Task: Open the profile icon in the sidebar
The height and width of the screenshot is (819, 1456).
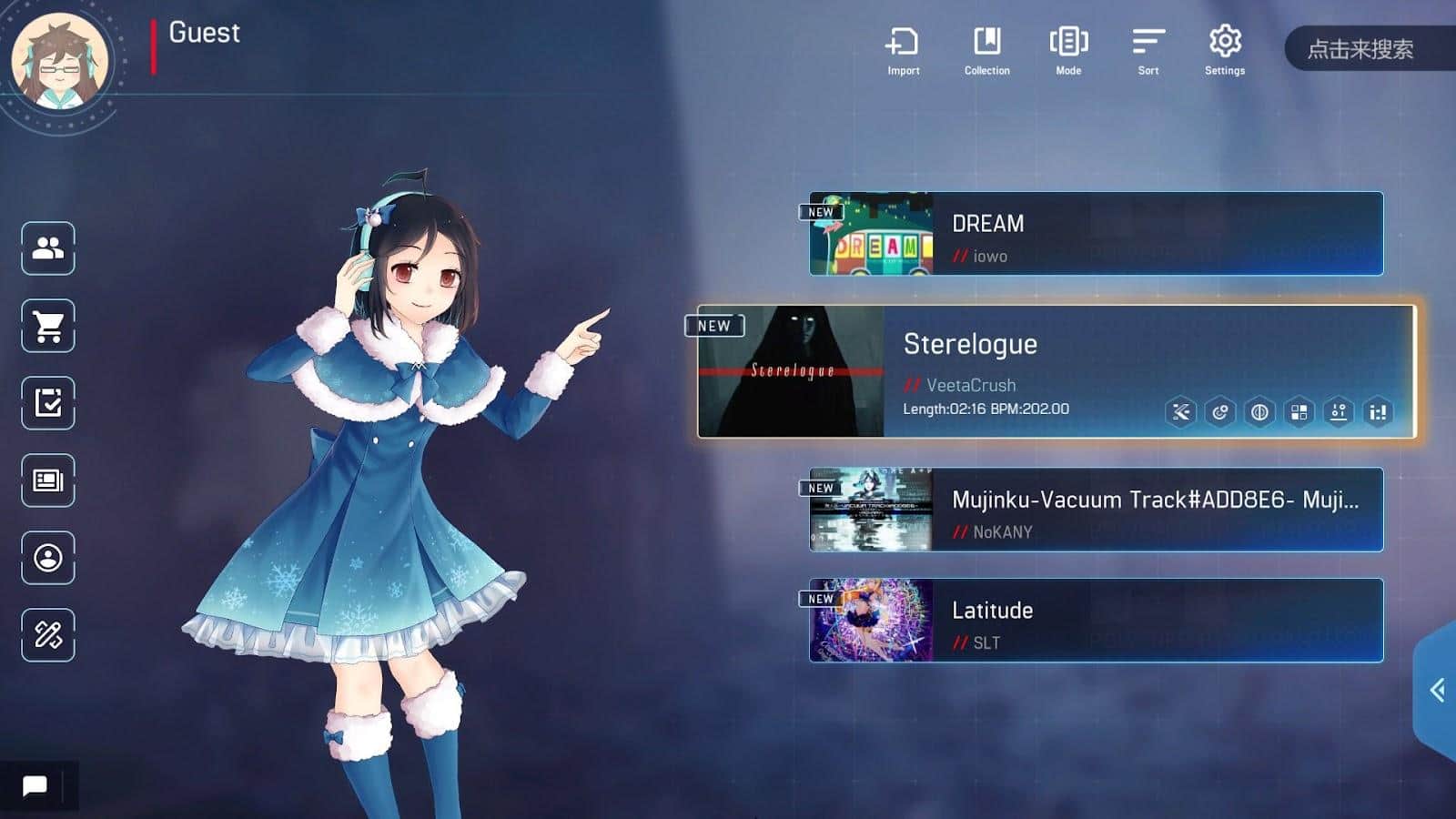Action: [48, 560]
